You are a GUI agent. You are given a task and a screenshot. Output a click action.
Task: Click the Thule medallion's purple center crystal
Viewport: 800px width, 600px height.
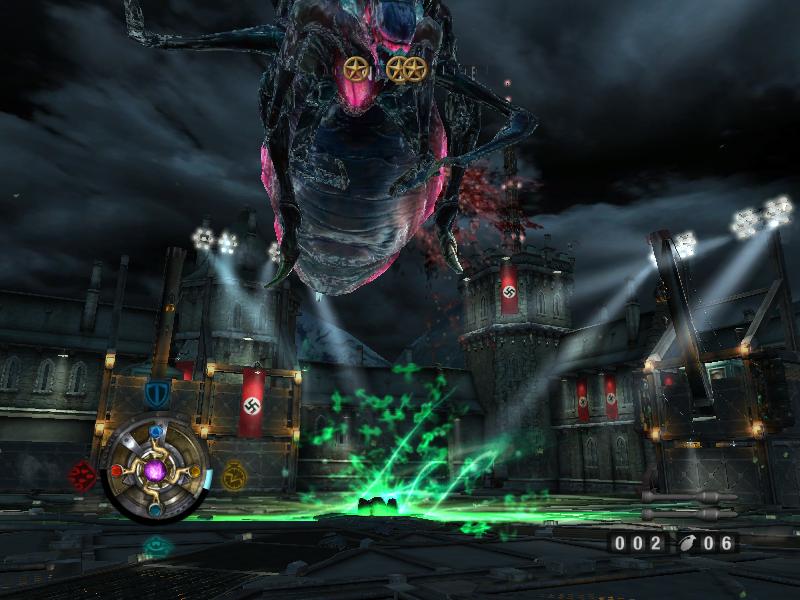156,468
